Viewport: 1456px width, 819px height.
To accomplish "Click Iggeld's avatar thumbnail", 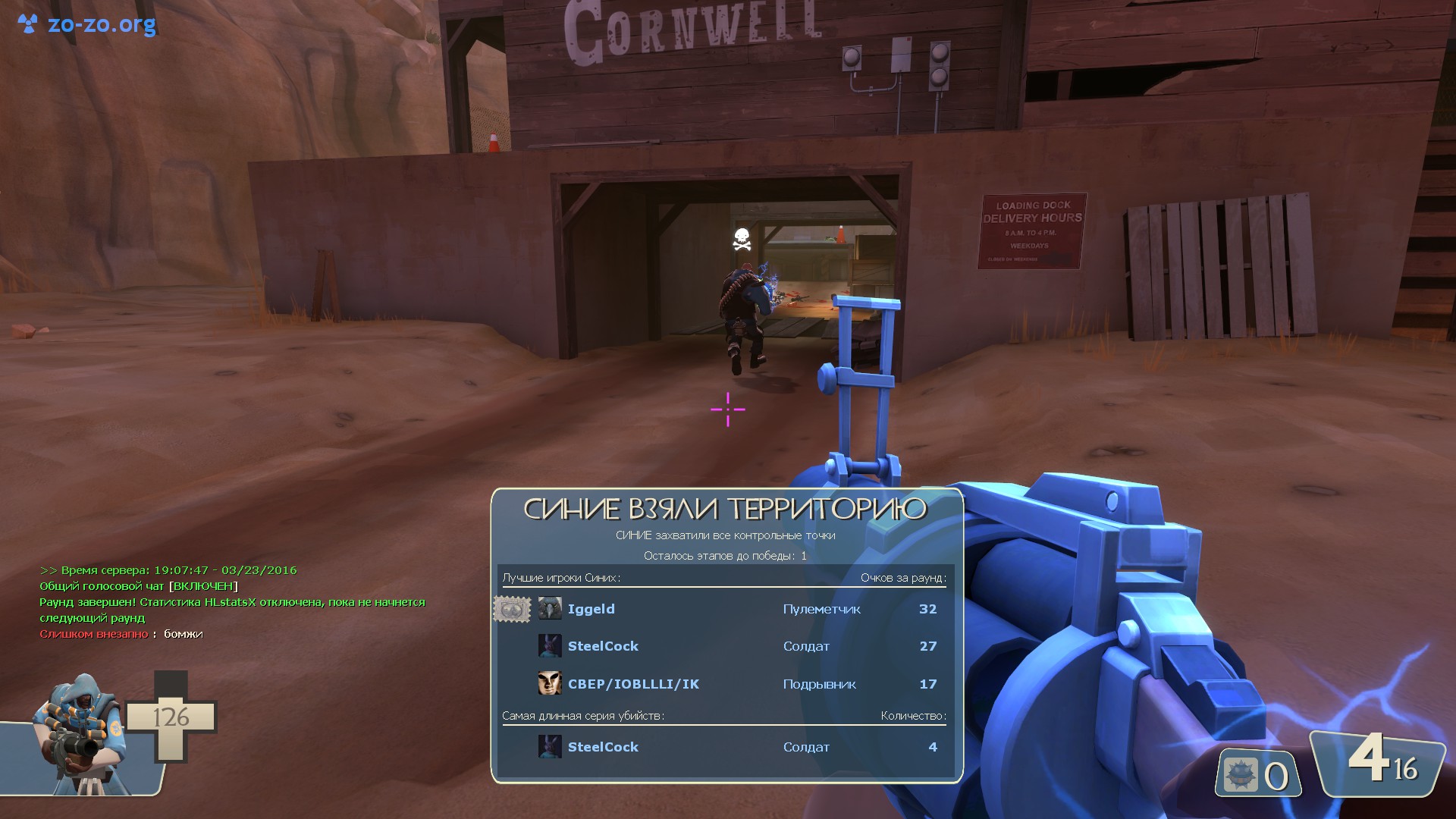I will pos(550,609).
